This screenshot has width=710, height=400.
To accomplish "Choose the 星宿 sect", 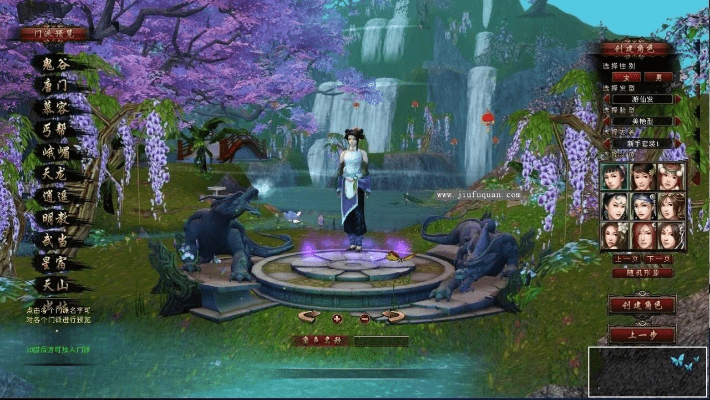I will pos(55,262).
